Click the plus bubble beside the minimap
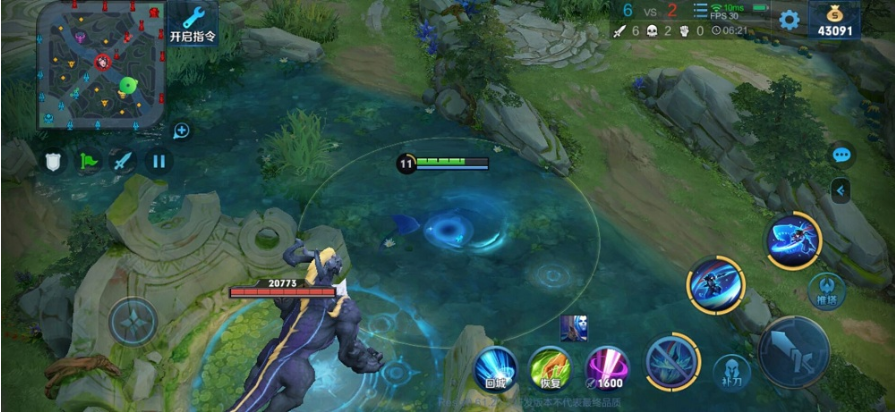895x412 pixels. click(181, 130)
